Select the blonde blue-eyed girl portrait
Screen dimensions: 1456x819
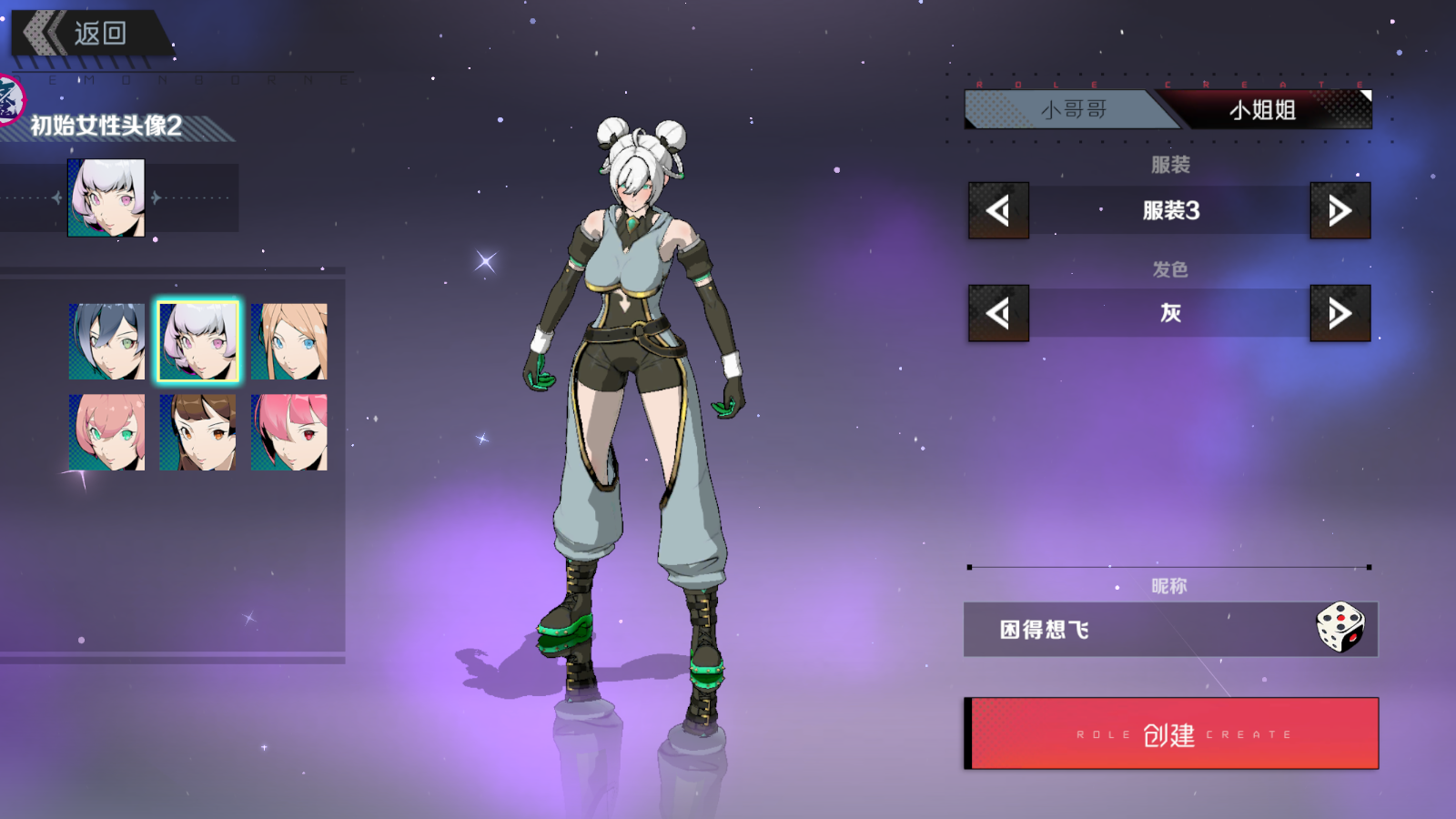pyautogui.click(x=288, y=341)
